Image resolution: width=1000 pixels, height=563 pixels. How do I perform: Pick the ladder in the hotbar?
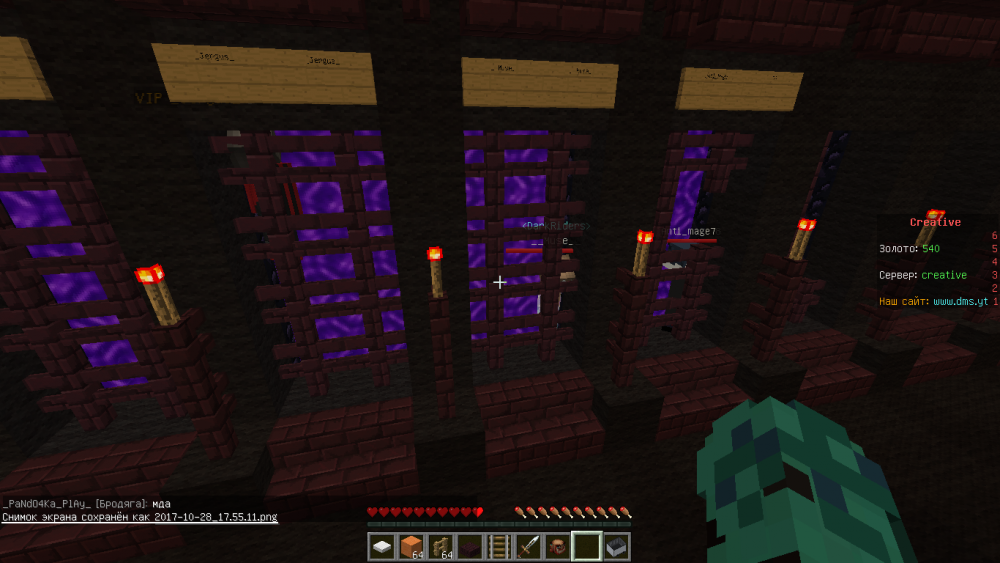pos(499,547)
